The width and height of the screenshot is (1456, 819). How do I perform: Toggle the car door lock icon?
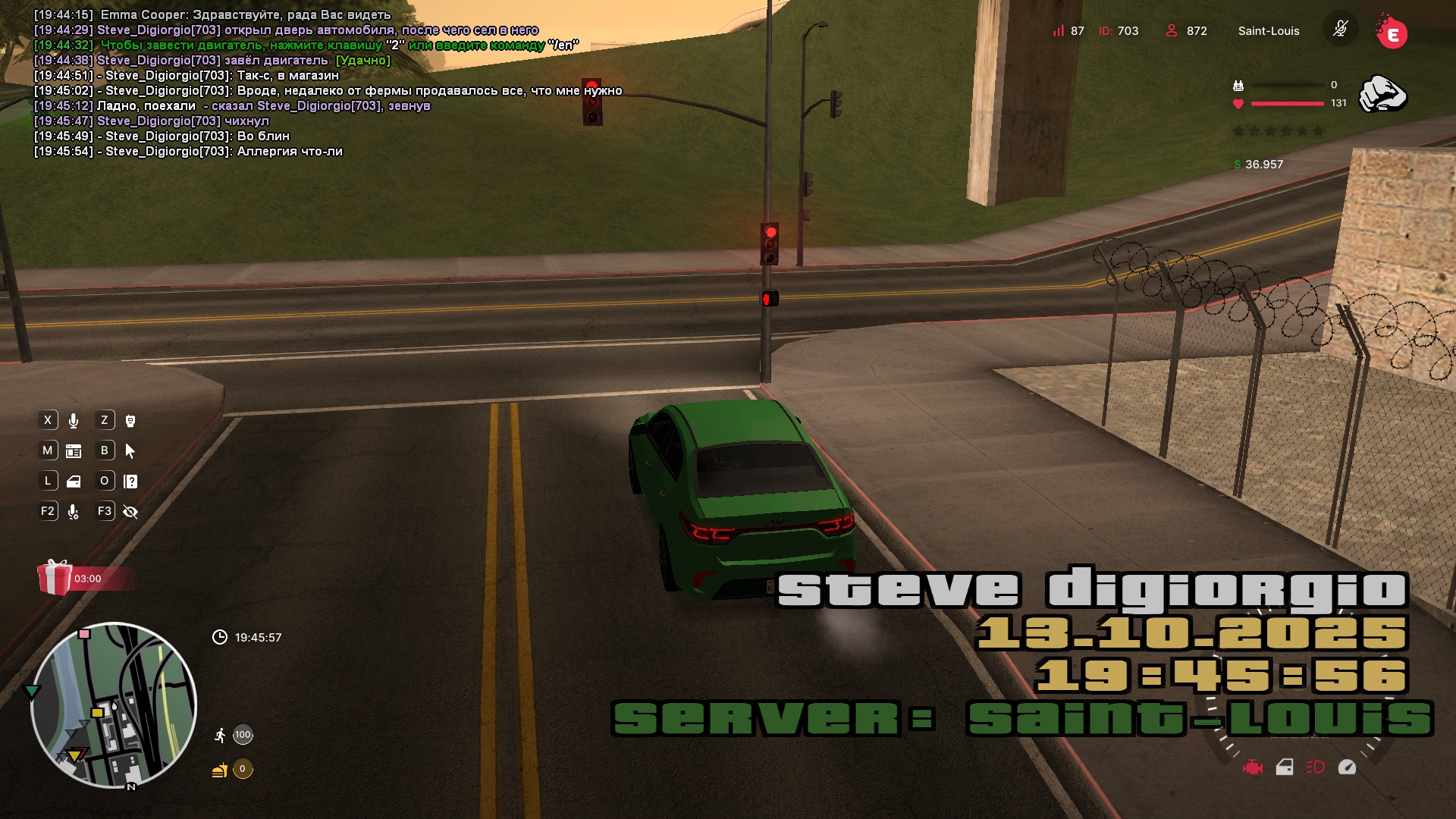coord(74,482)
